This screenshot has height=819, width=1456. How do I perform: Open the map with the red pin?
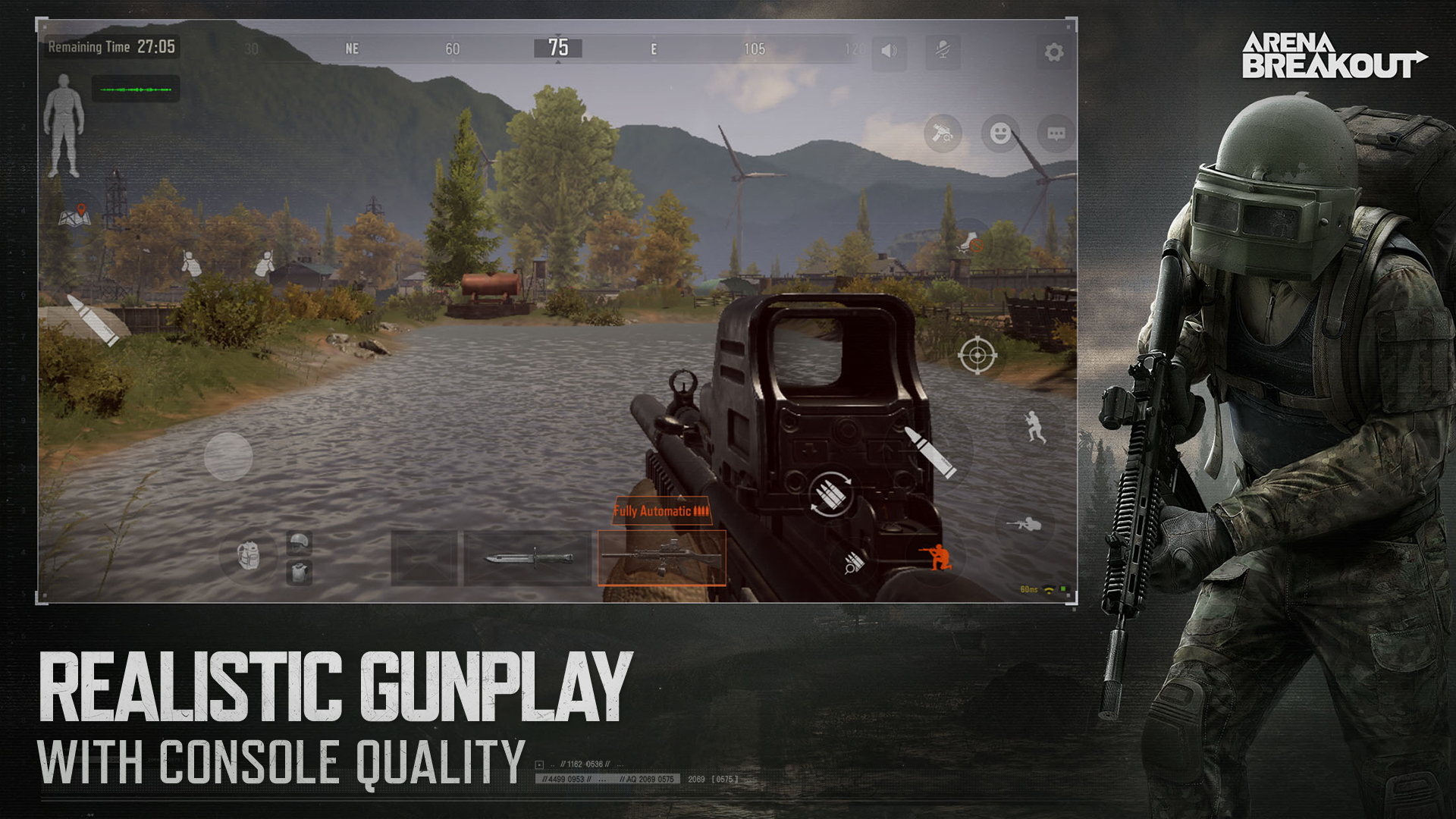[75, 216]
